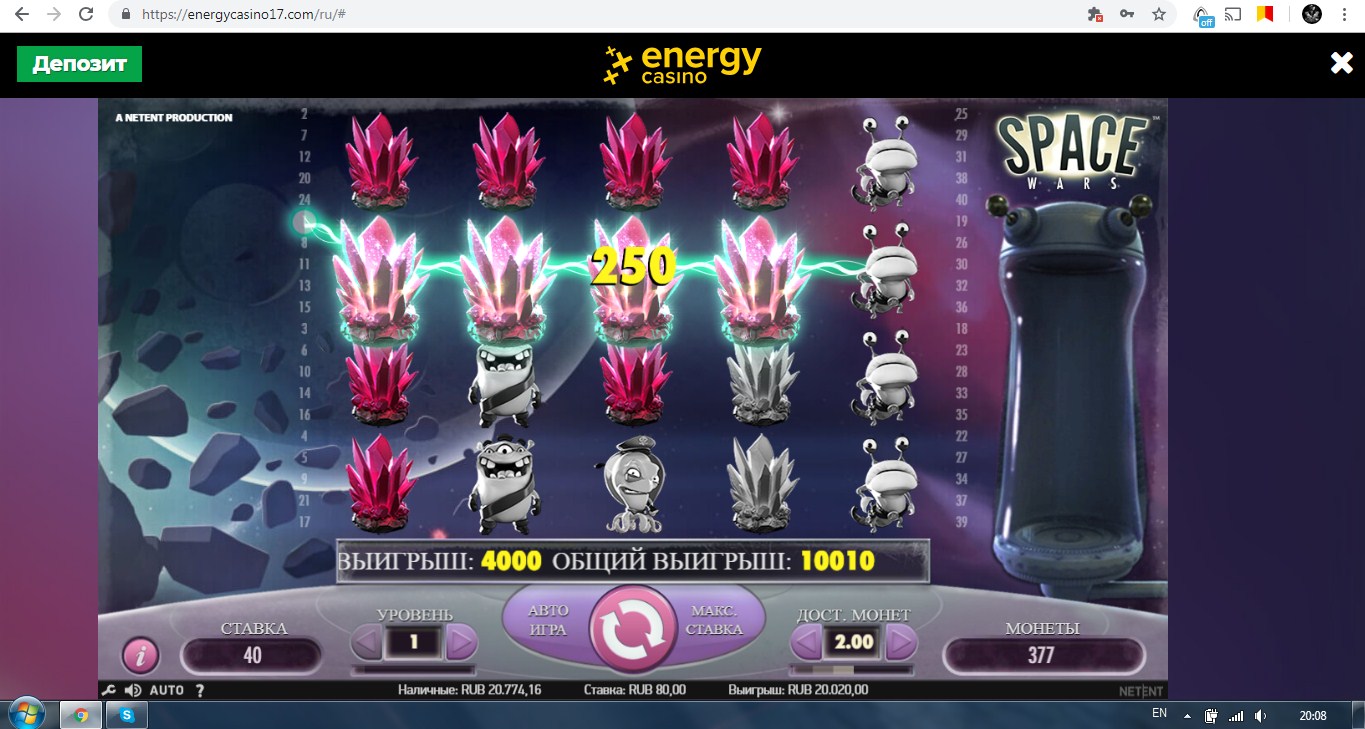Bookmark this page using the star icon
The width and height of the screenshot is (1365, 729).
point(1159,15)
